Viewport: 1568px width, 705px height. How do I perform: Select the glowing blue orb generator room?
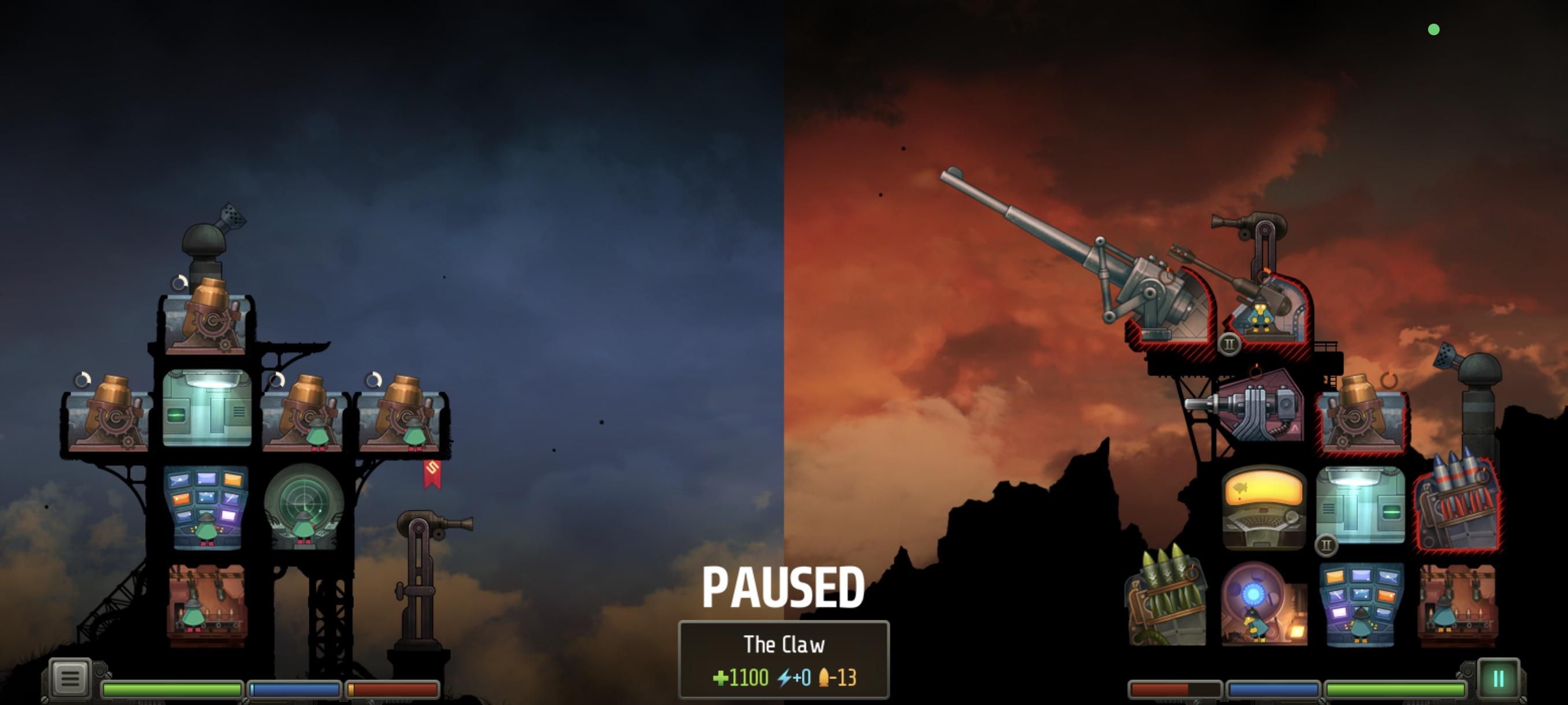coord(1263,603)
